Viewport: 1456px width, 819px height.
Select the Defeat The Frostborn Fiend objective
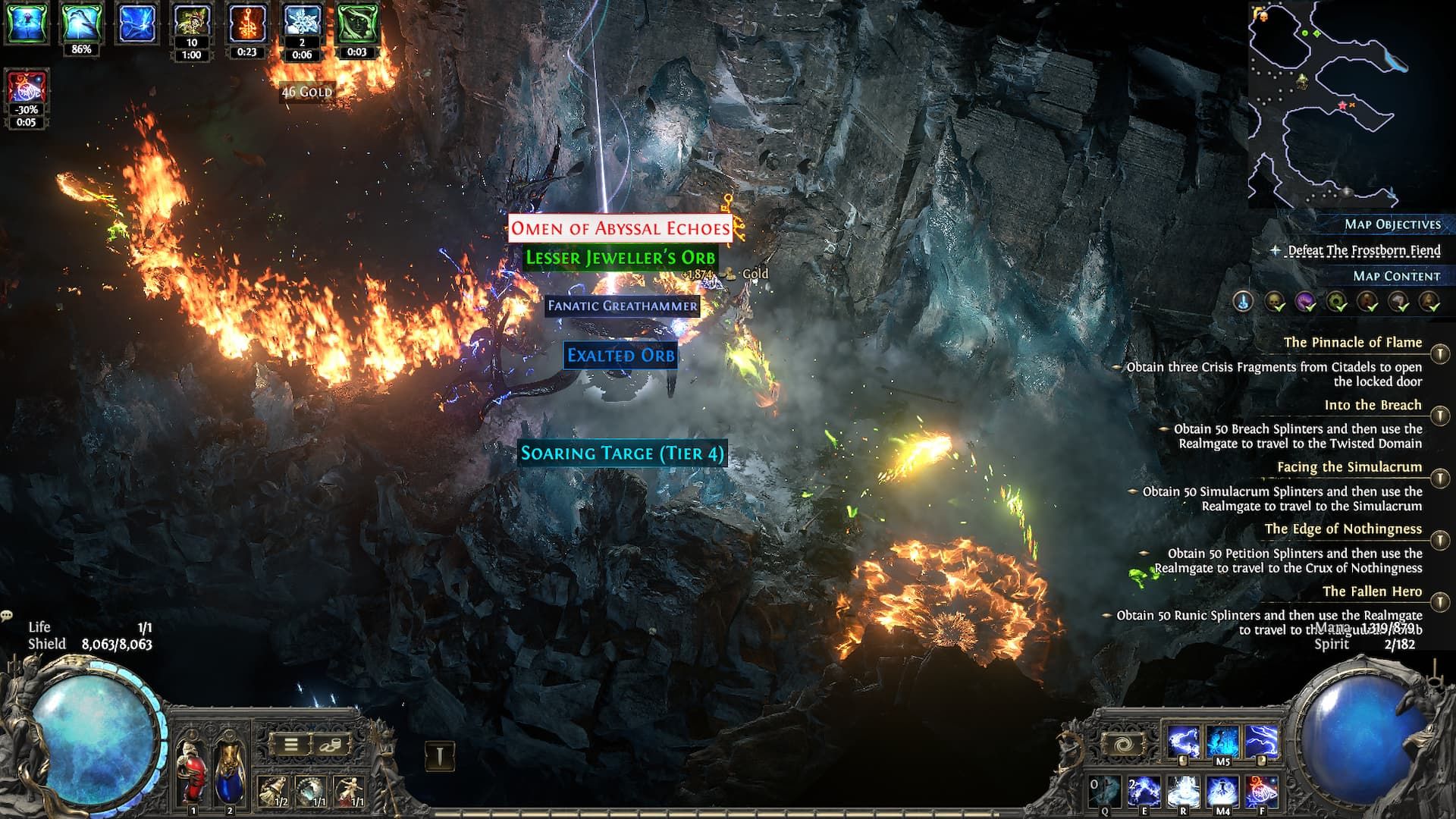tap(1363, 250)
